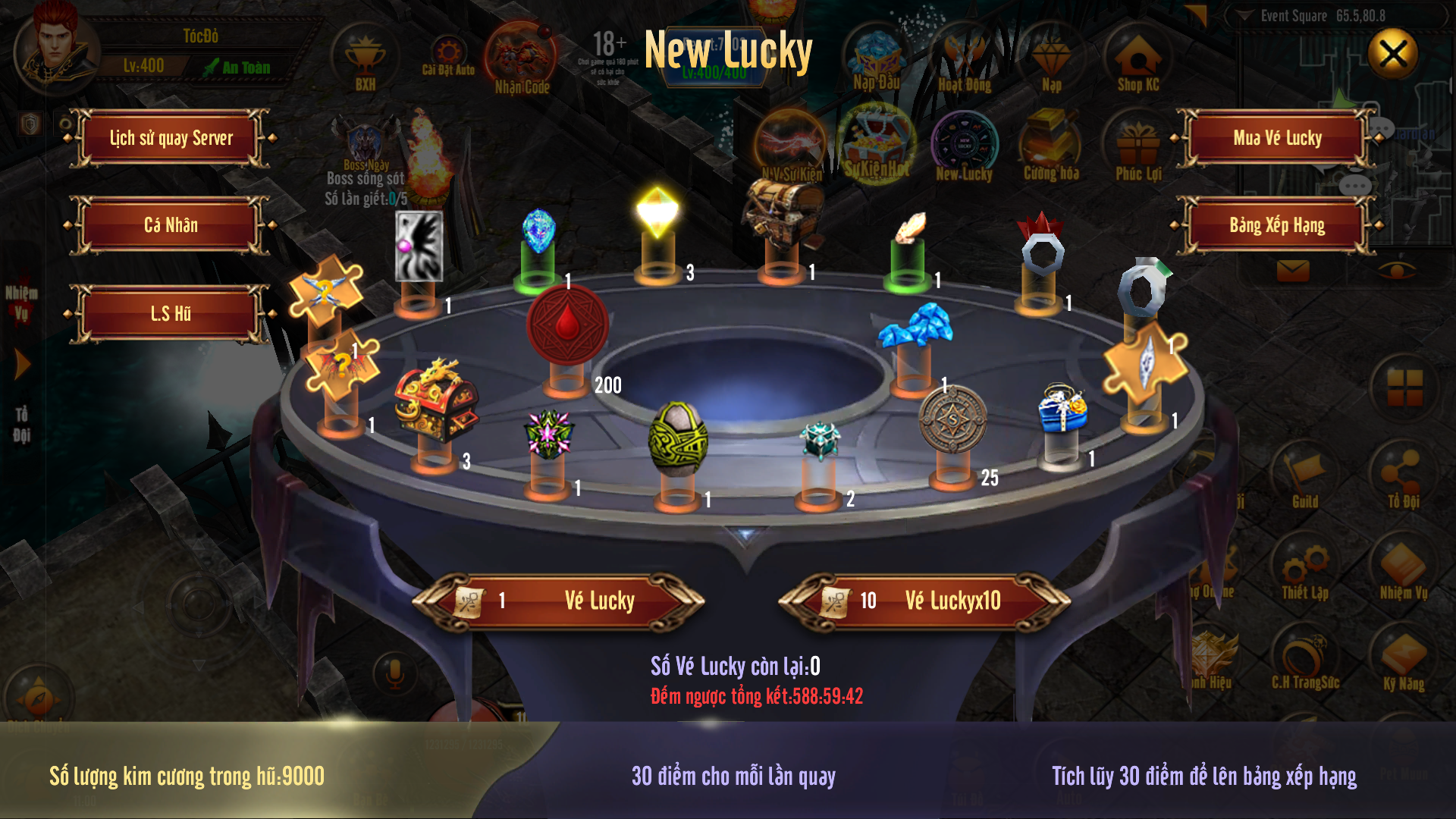The height and width of the screenshot is (819, 1456).
Task: Select the blue gift box prize
Action: tap(1062, 408)
